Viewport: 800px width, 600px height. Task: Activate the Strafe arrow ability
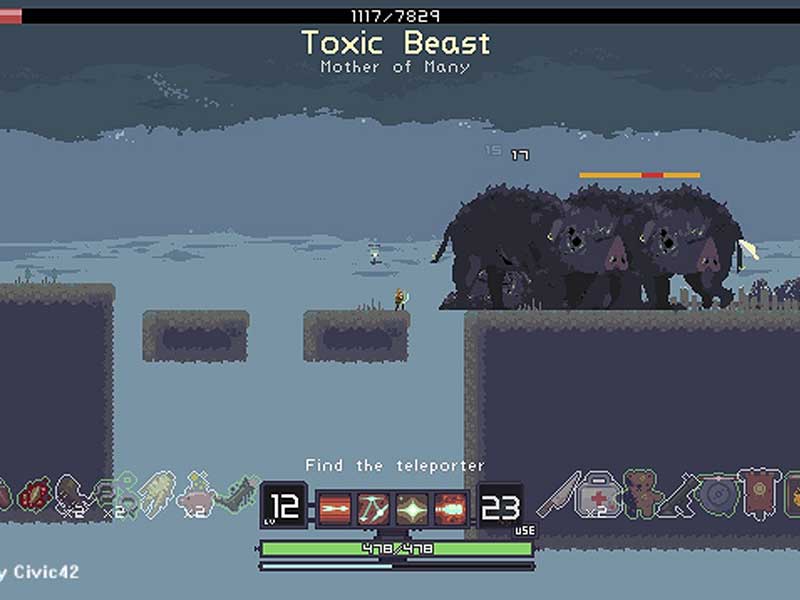[336, 509]
